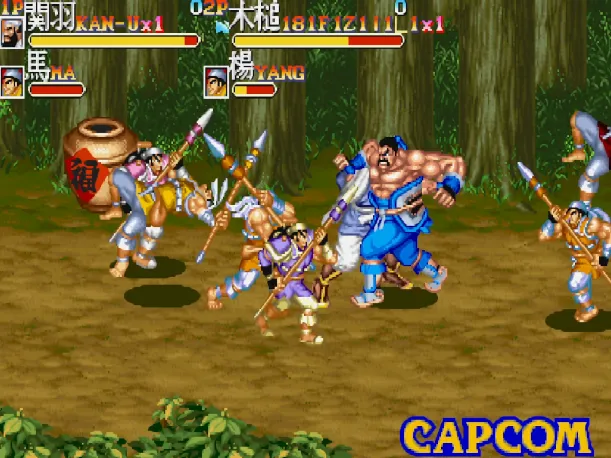
Task: Click the CAPCOM logo
Action: click(x=496, y=437)
